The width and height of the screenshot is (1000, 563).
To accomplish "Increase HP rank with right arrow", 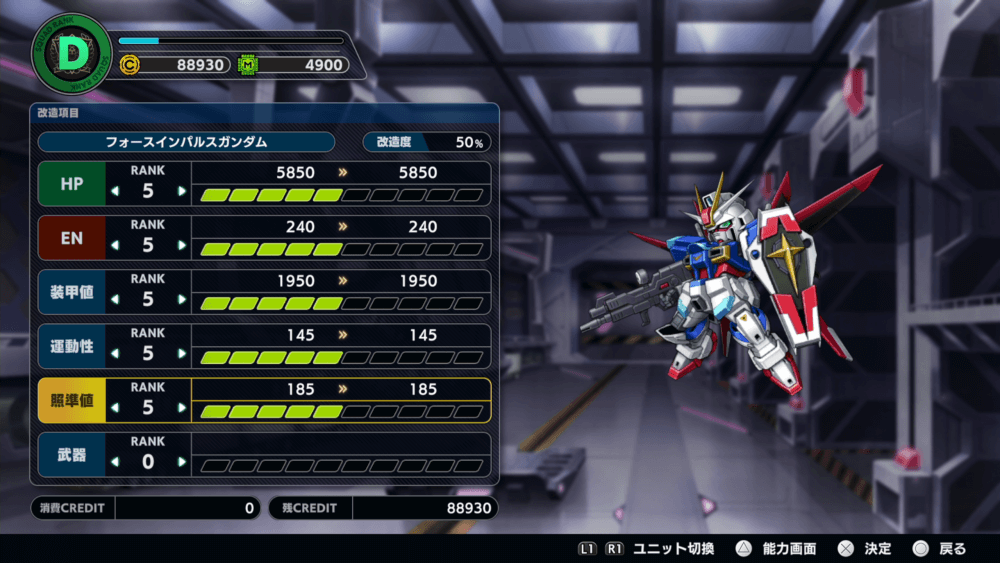I will 181,191.
